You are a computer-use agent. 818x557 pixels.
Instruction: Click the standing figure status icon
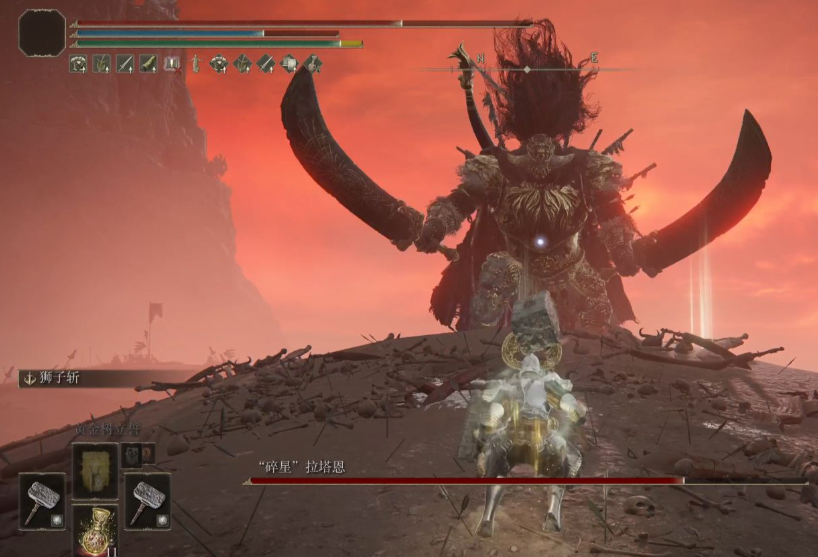pos(195,64)
